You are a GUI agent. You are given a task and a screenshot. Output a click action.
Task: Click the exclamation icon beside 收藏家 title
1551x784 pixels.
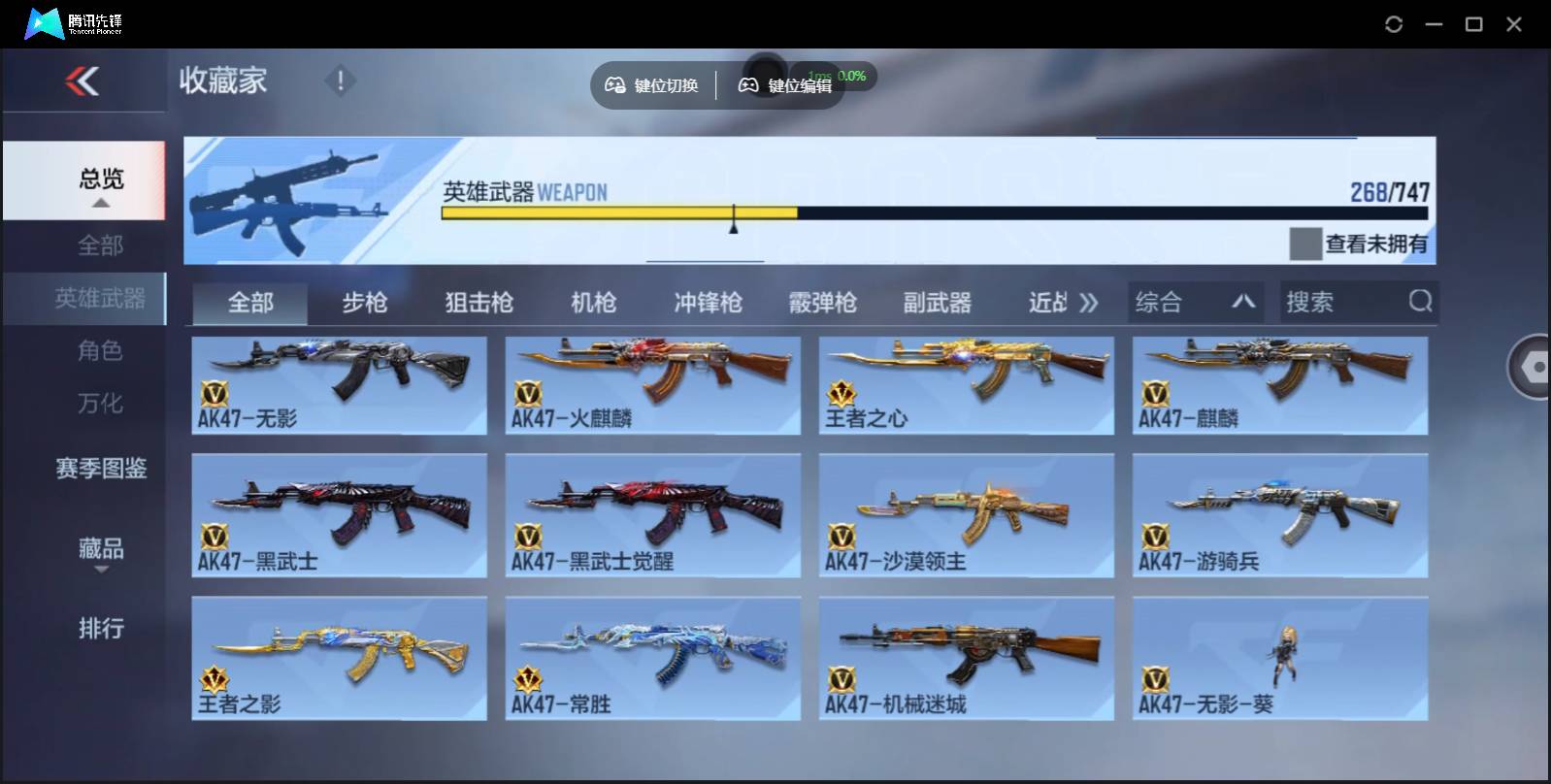tap(340, 81)
